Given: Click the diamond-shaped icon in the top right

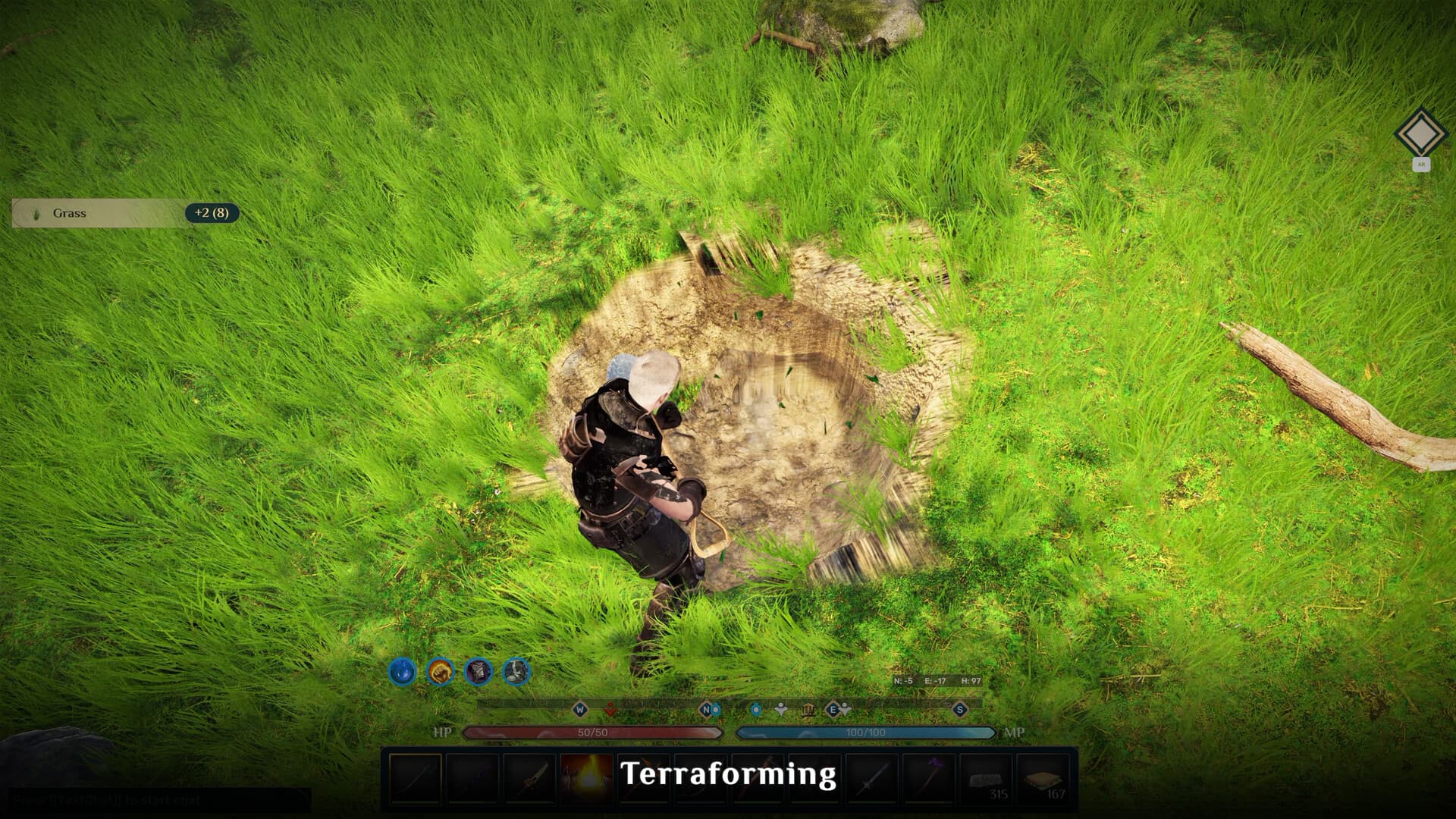Looking at the screenshot, I should (x=1420, y=134).
